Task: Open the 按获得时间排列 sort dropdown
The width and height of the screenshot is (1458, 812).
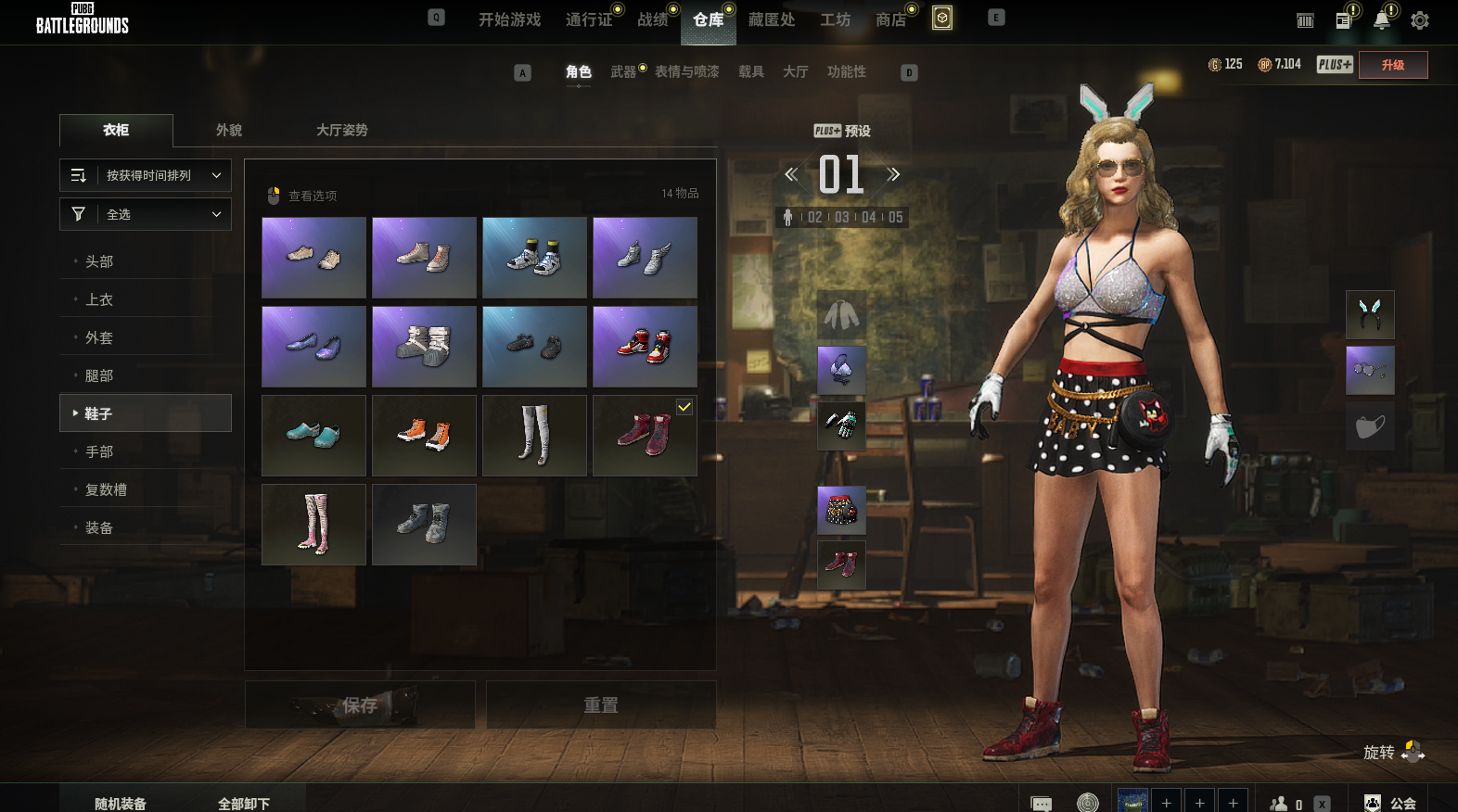Action: click(x=146, y=175)
